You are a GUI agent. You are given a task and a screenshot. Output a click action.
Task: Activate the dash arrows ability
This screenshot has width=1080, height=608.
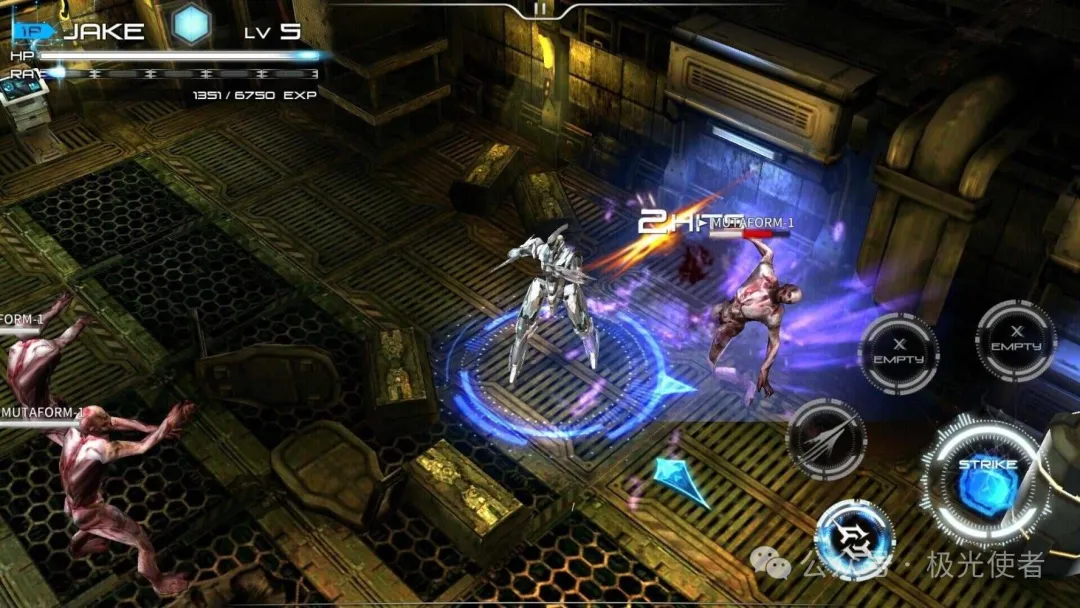click(854, 540)
